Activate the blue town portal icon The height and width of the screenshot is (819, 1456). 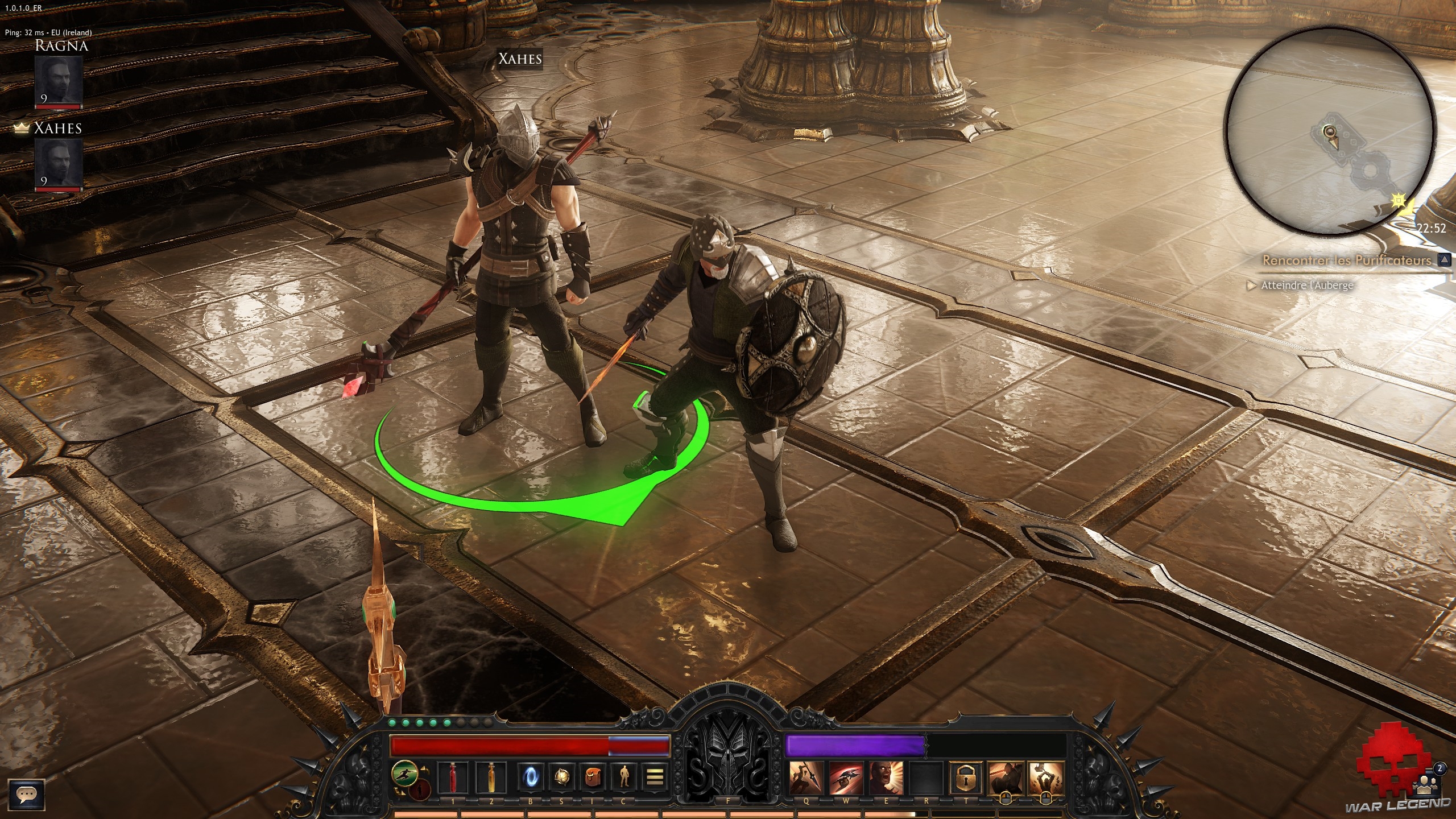[x=530, y=777]
